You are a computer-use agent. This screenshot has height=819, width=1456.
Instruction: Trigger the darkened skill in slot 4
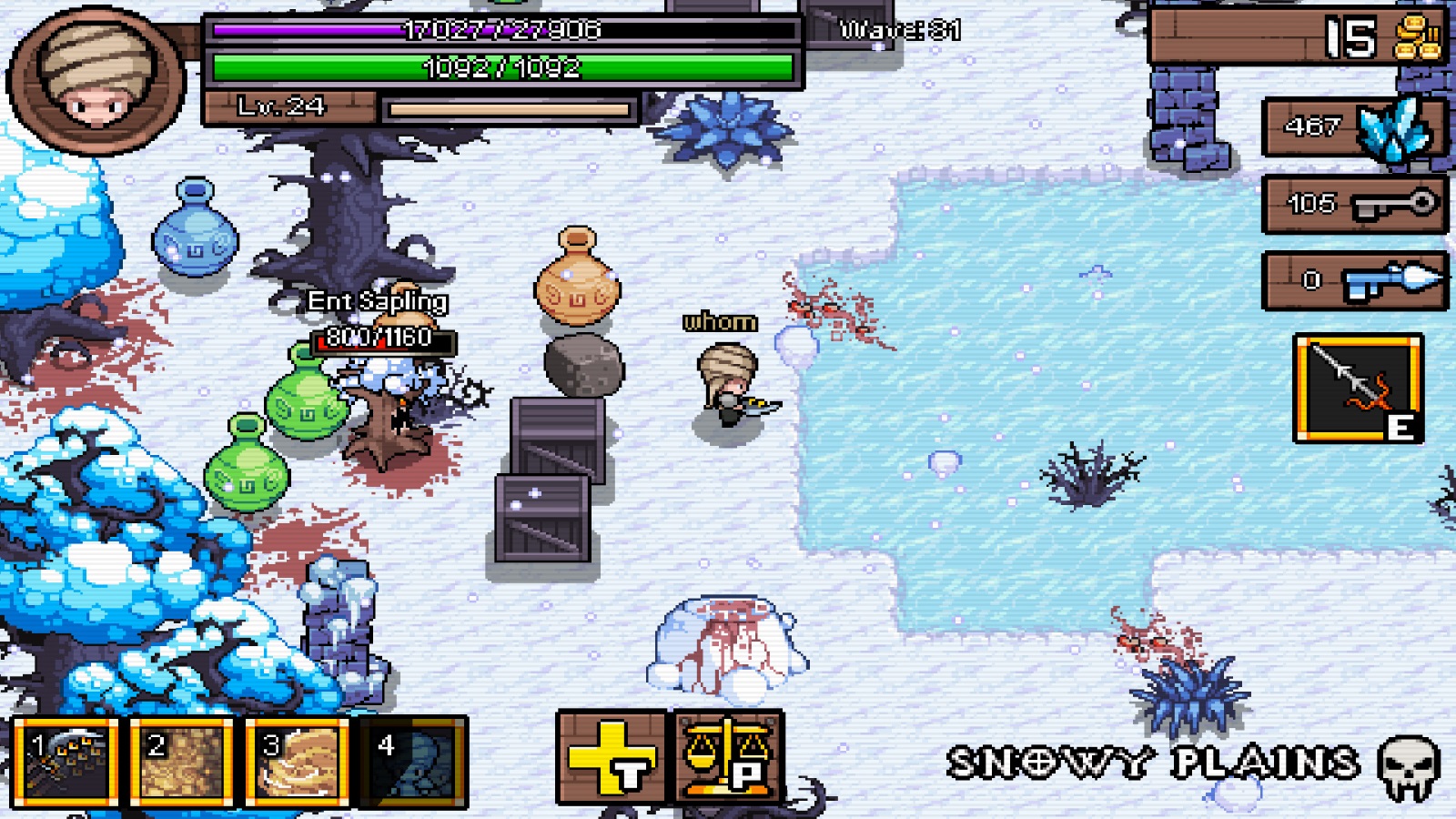point(413,762)
